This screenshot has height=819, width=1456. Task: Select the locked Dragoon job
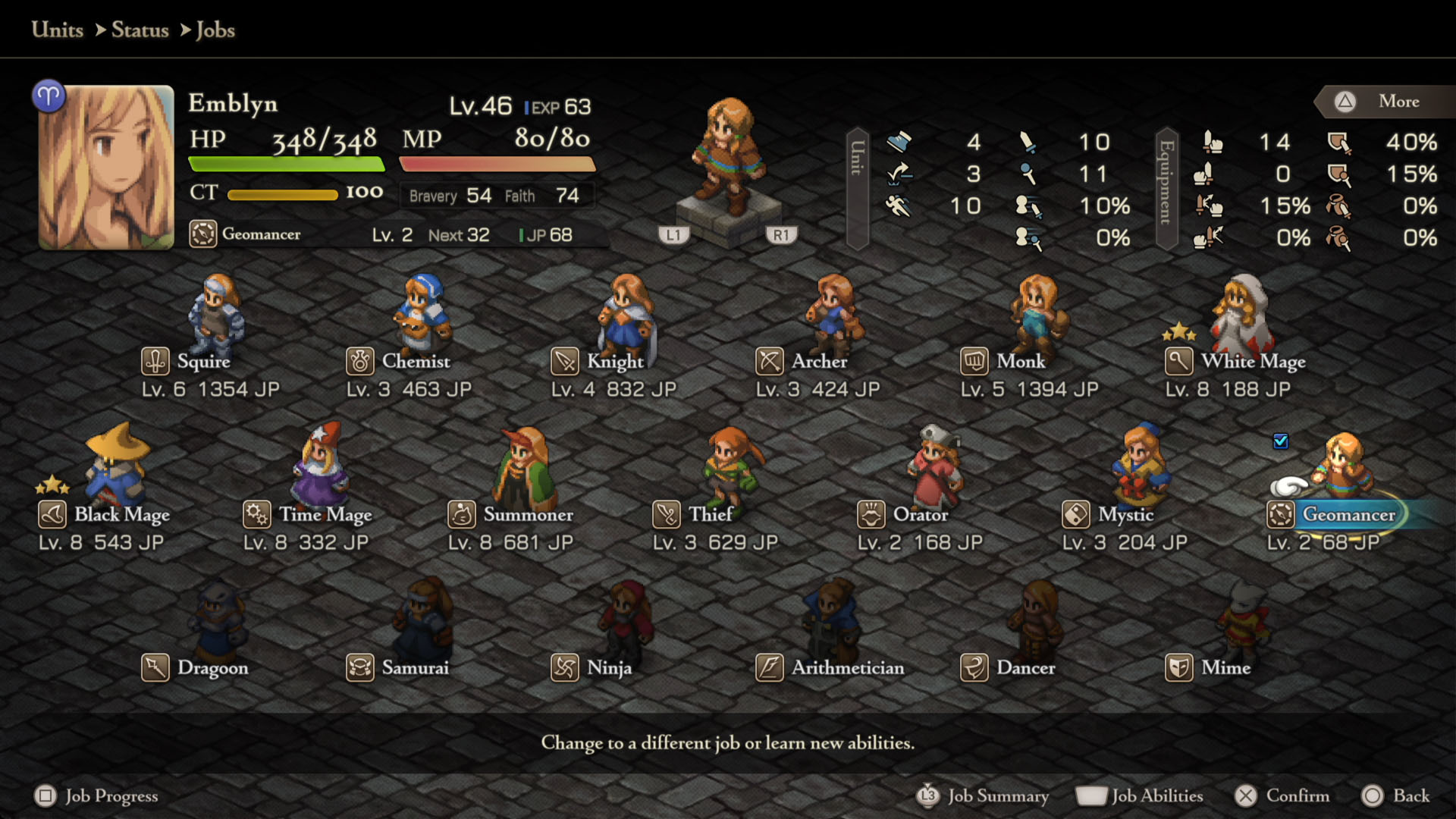(212, 668)
